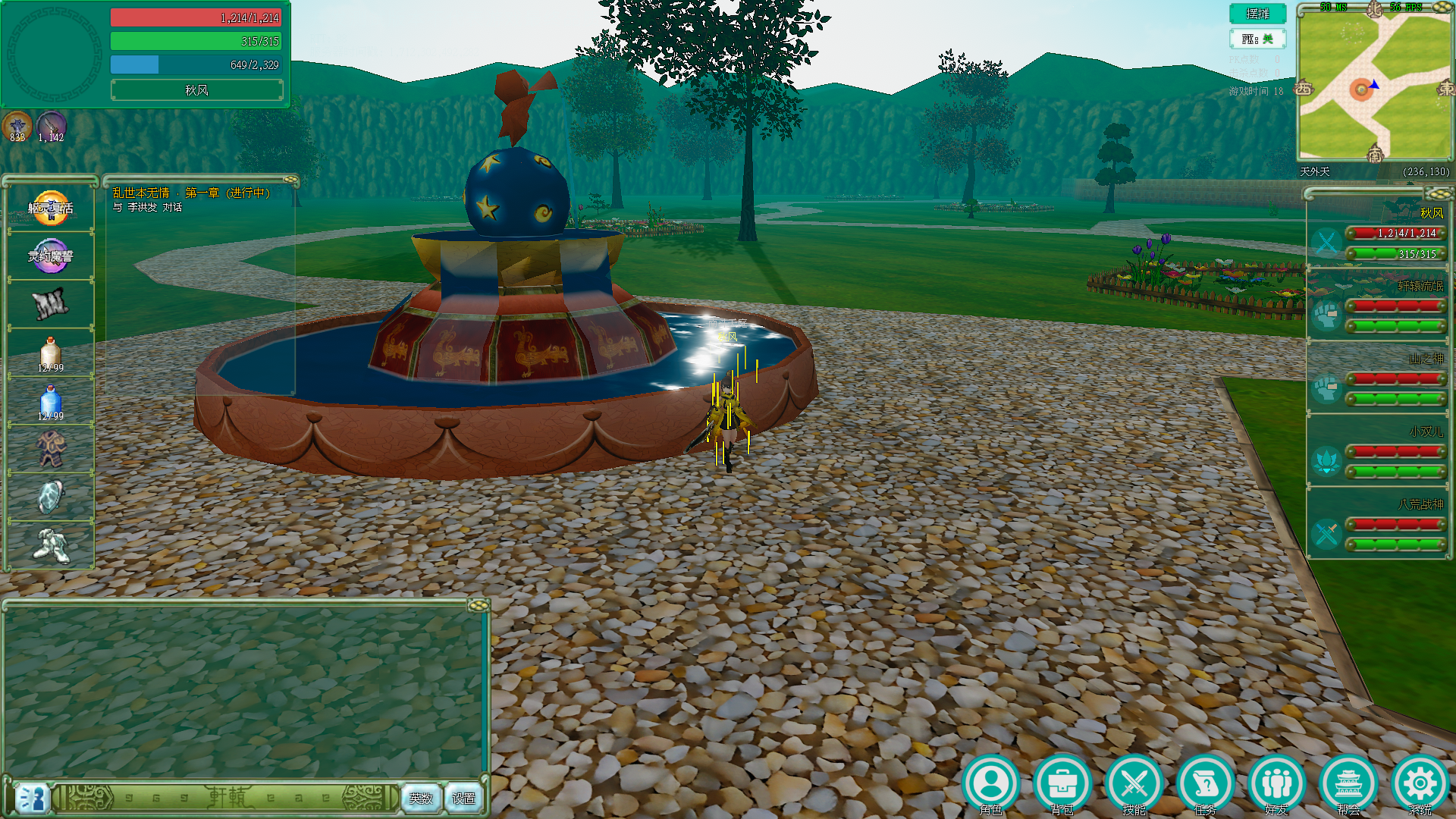Click the 英数 input mode button
Image resolution: width=1456 pixels, height=819 pixels.
pos(421,798)
